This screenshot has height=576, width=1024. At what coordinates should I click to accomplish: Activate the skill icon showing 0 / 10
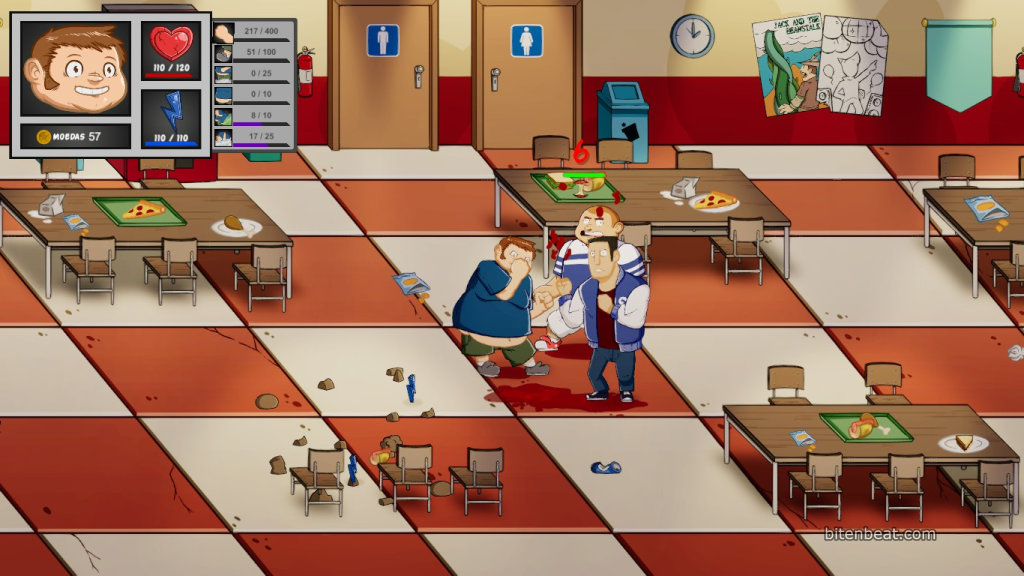coord(224,95)
